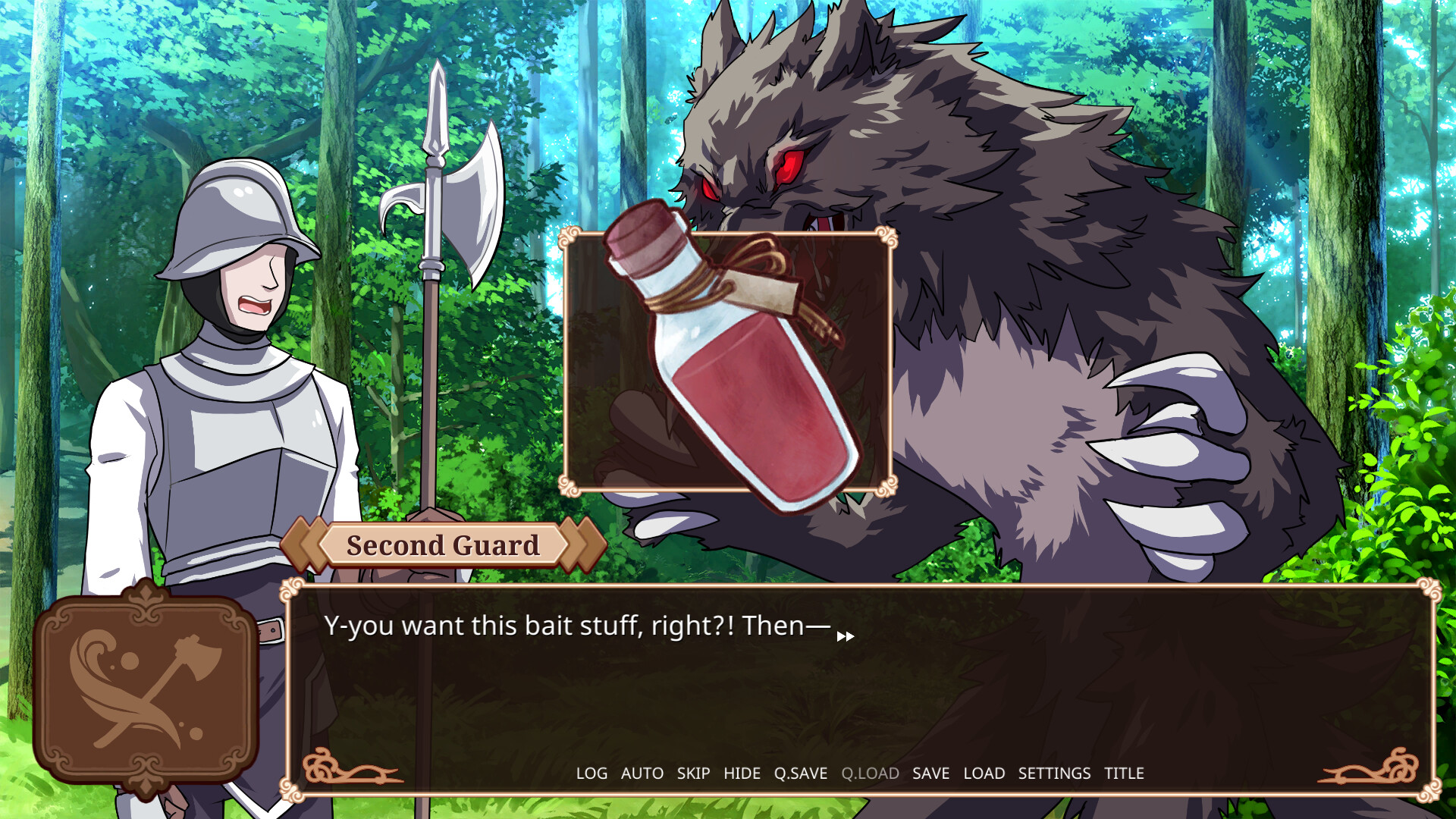This screenshot has width=1456, height=819.
Task: Open SETTINGS from the quick menu
Action: (x=1054, y=773)
